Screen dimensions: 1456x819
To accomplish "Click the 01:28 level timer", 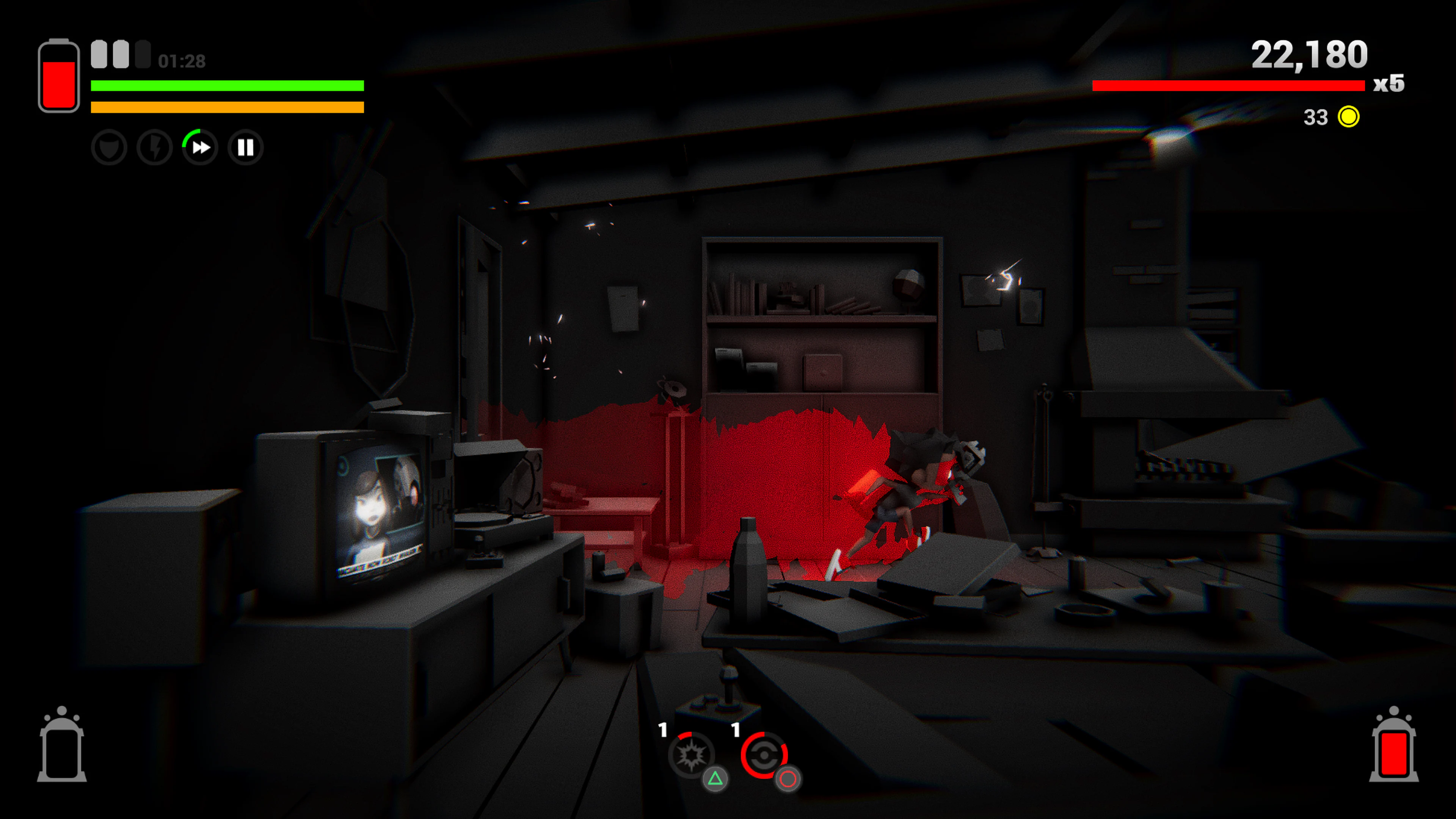I will [x=181, y=61].
